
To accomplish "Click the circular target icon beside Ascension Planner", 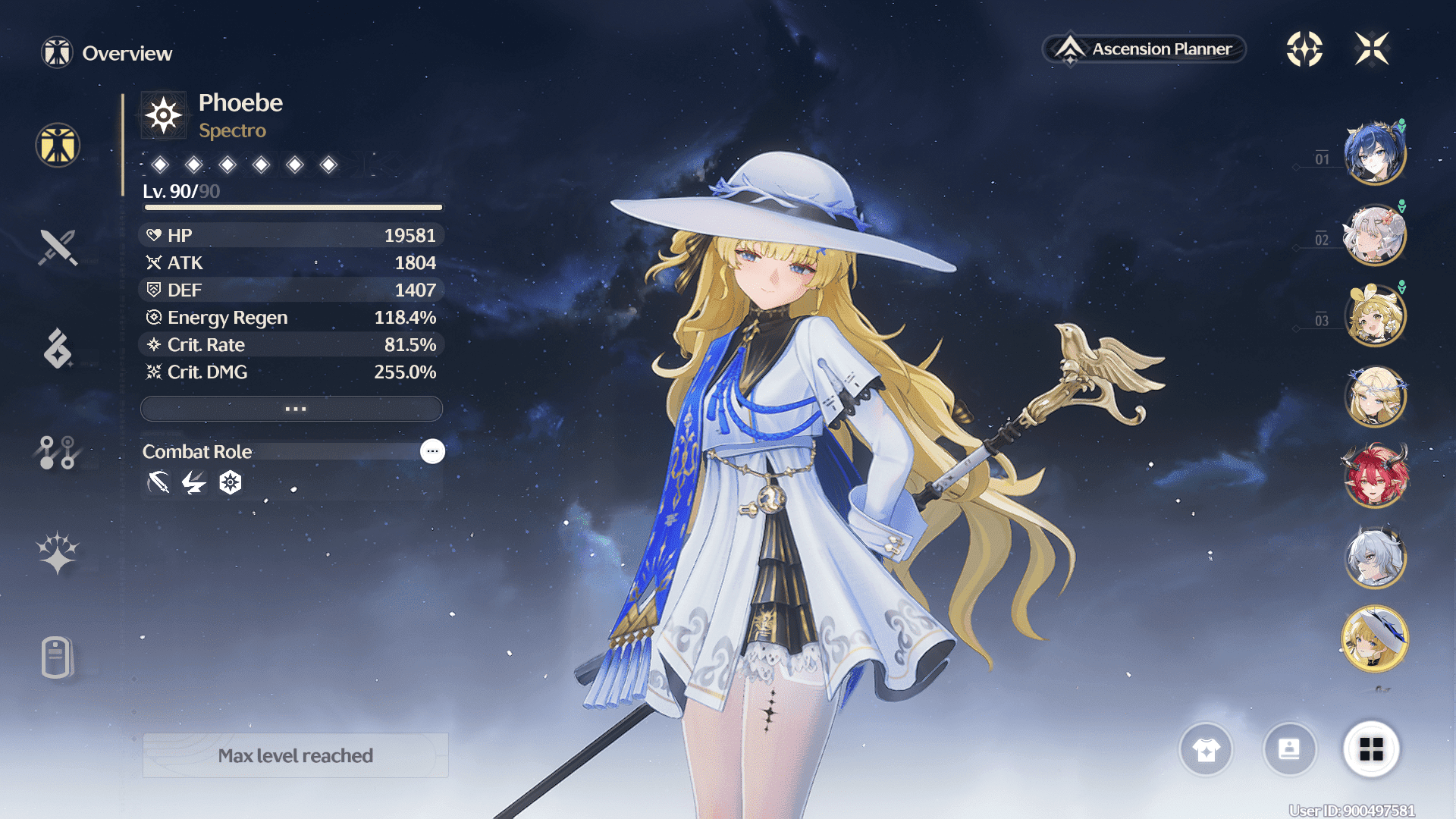I will [1304, 49].
